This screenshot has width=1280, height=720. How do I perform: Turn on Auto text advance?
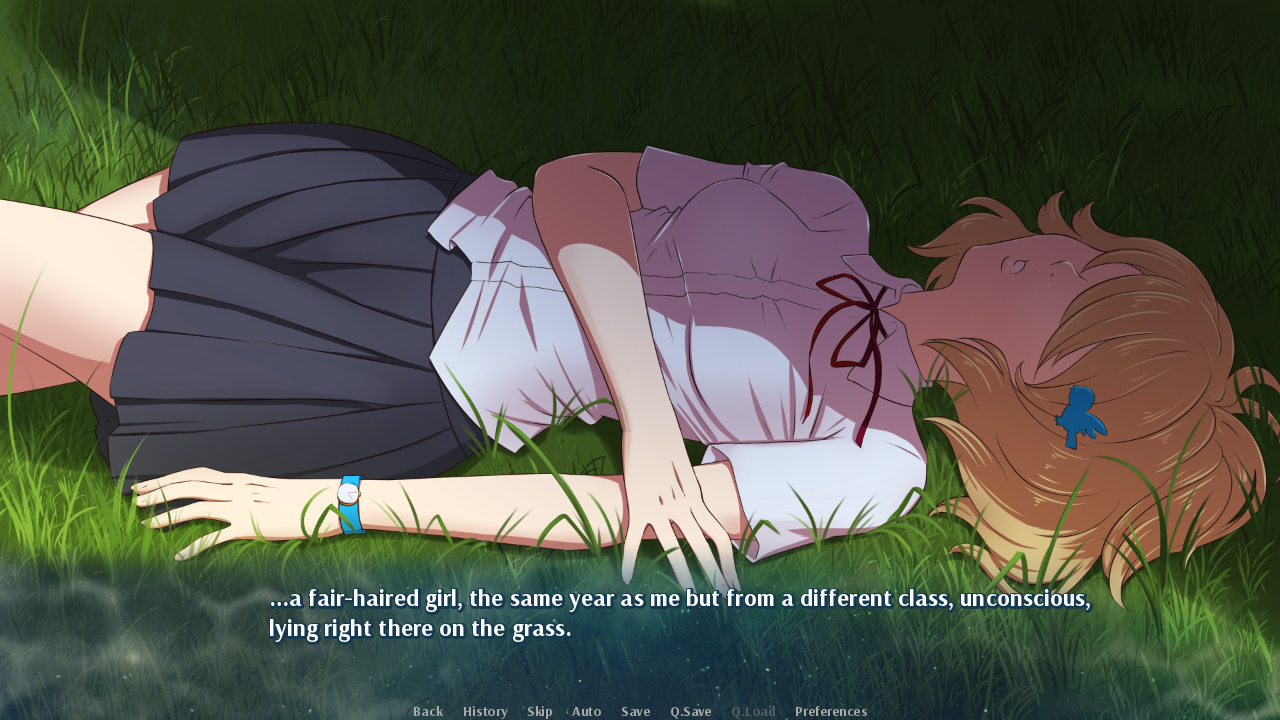click(586, 711)
